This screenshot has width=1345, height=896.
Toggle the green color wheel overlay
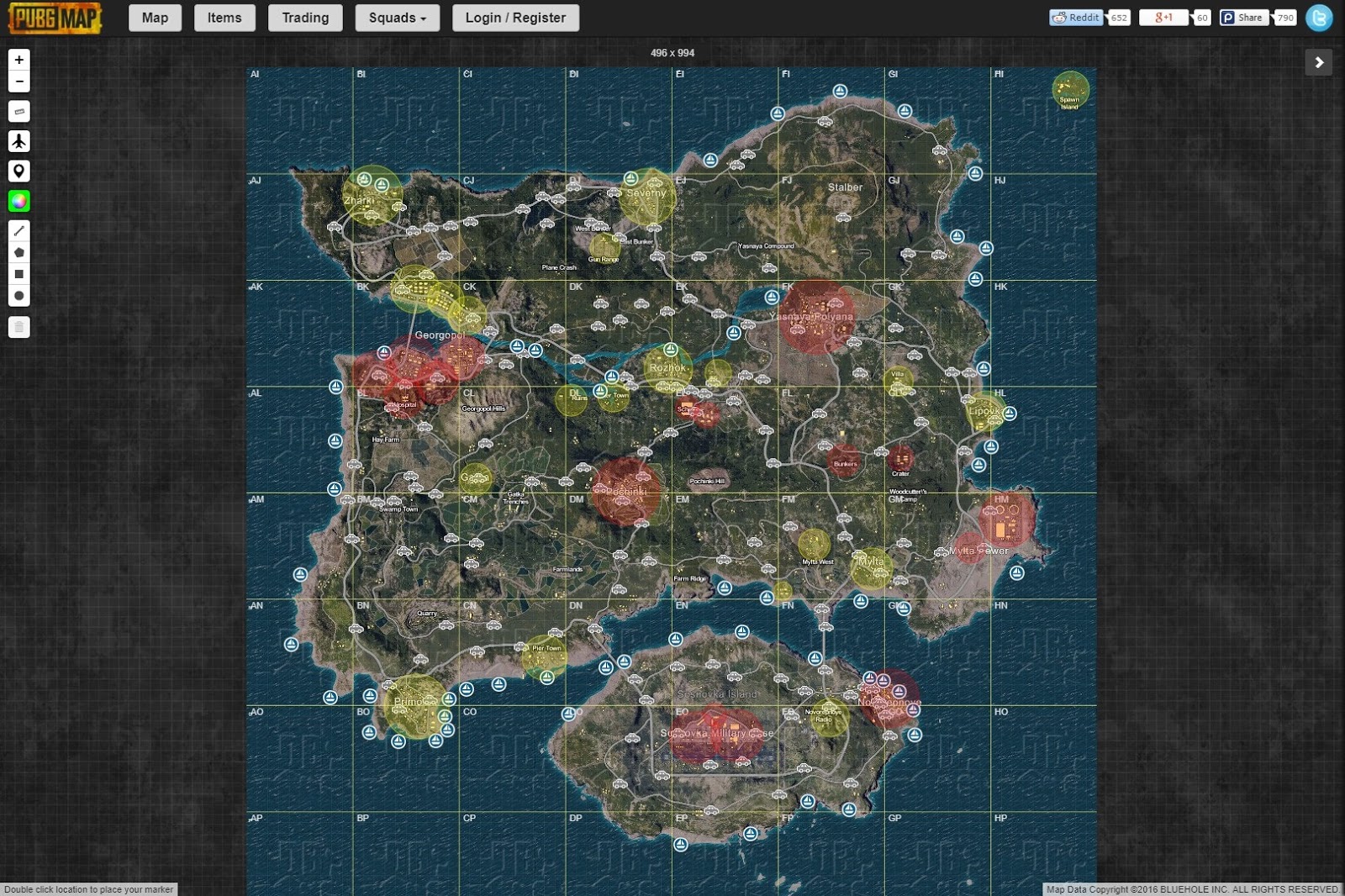[18, 201]
